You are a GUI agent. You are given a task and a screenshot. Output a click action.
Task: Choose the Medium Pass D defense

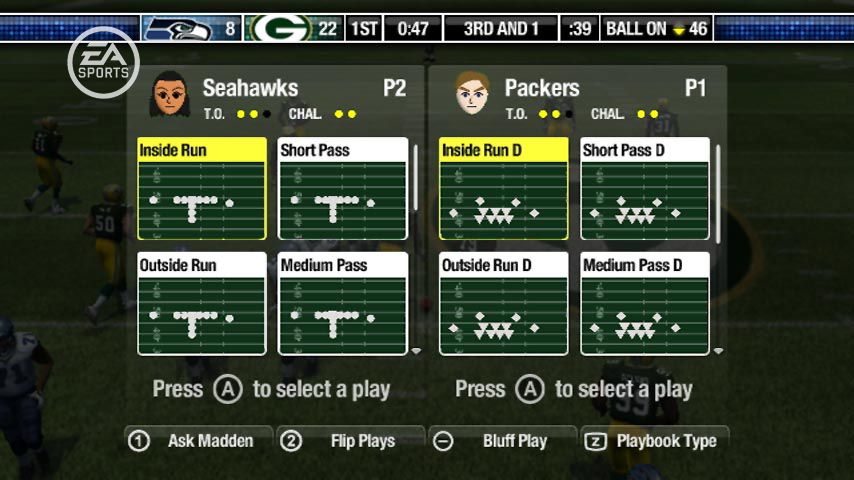click(x=645, y=304)
